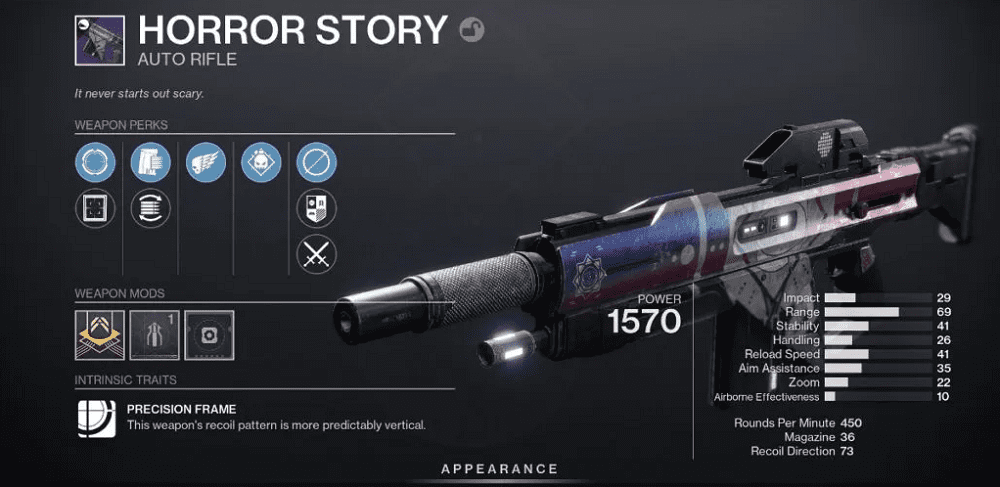Open the weapon mod slot marked 1
The height and width of the screenshot is (487, 1000).
tap(154, 335)
